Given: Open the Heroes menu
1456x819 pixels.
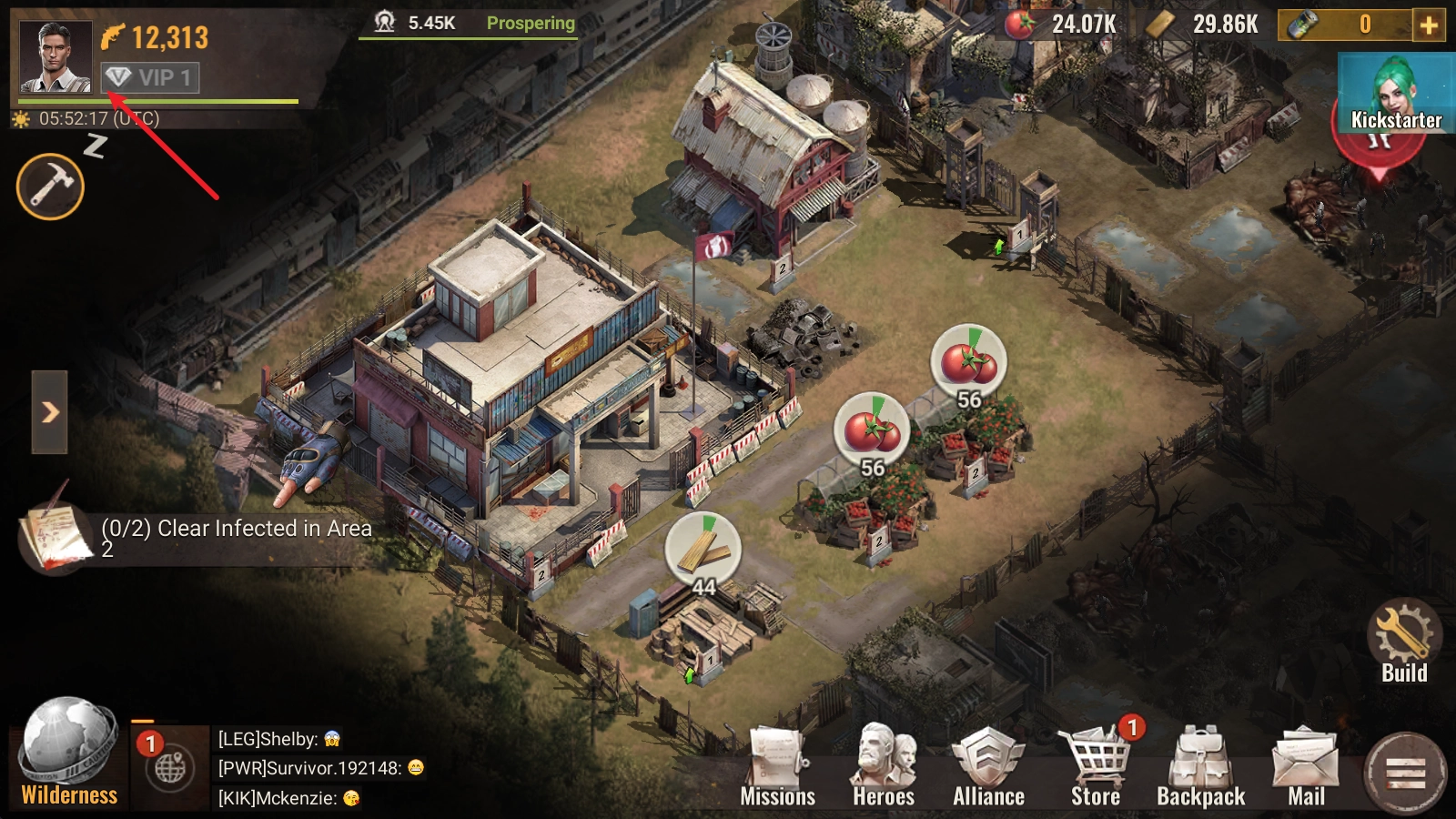Looking at the screenshot, I should pyautogui.click(x=883, y=769).
